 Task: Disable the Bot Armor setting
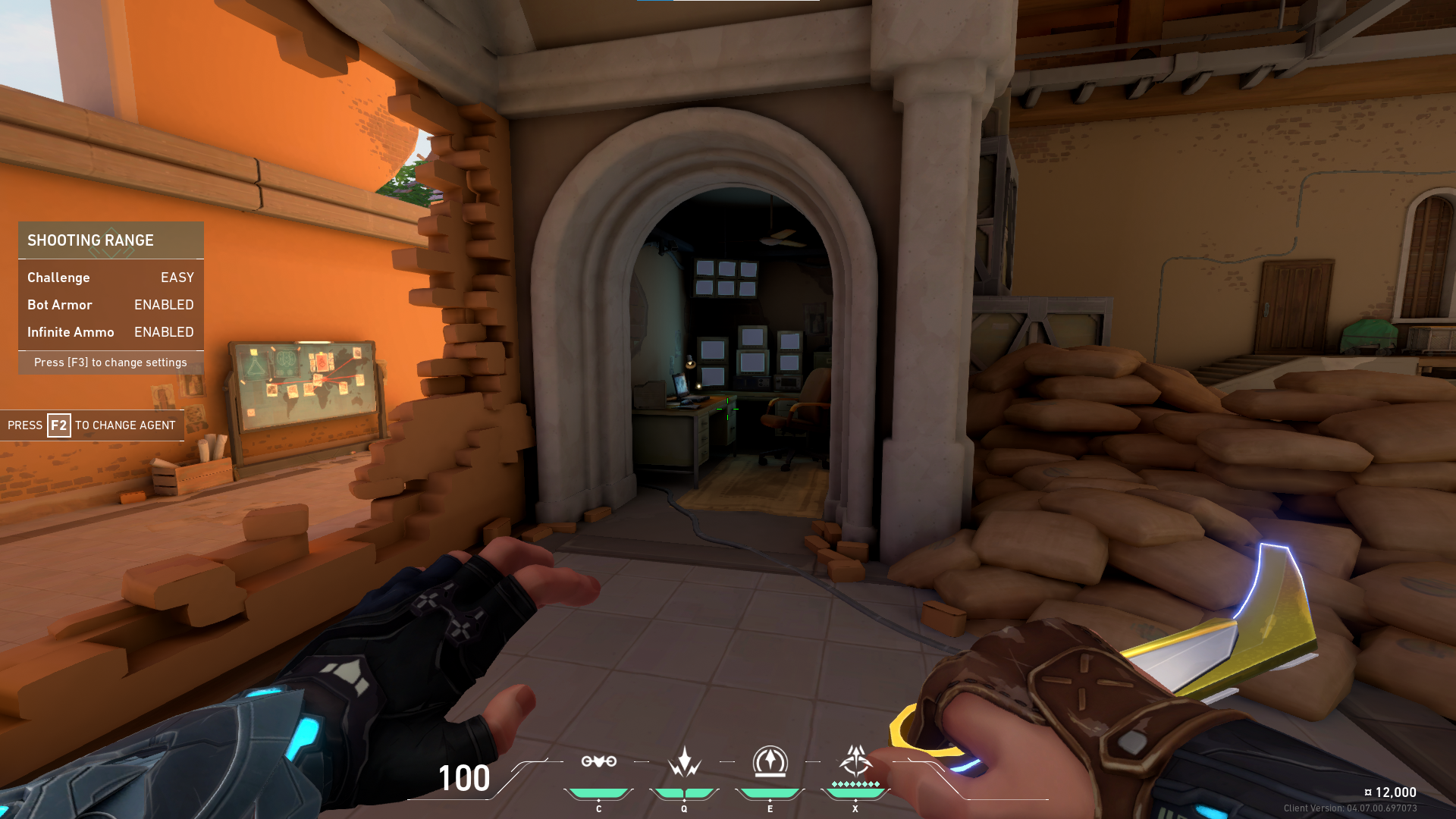163,305
